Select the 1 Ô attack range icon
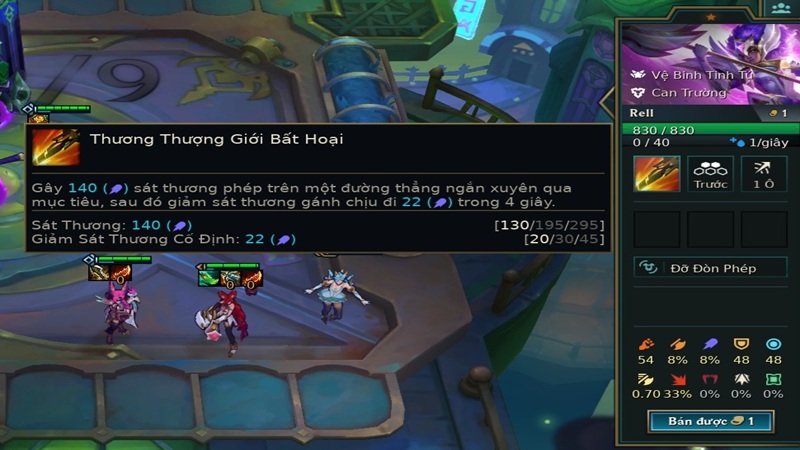 coord(763,174)
